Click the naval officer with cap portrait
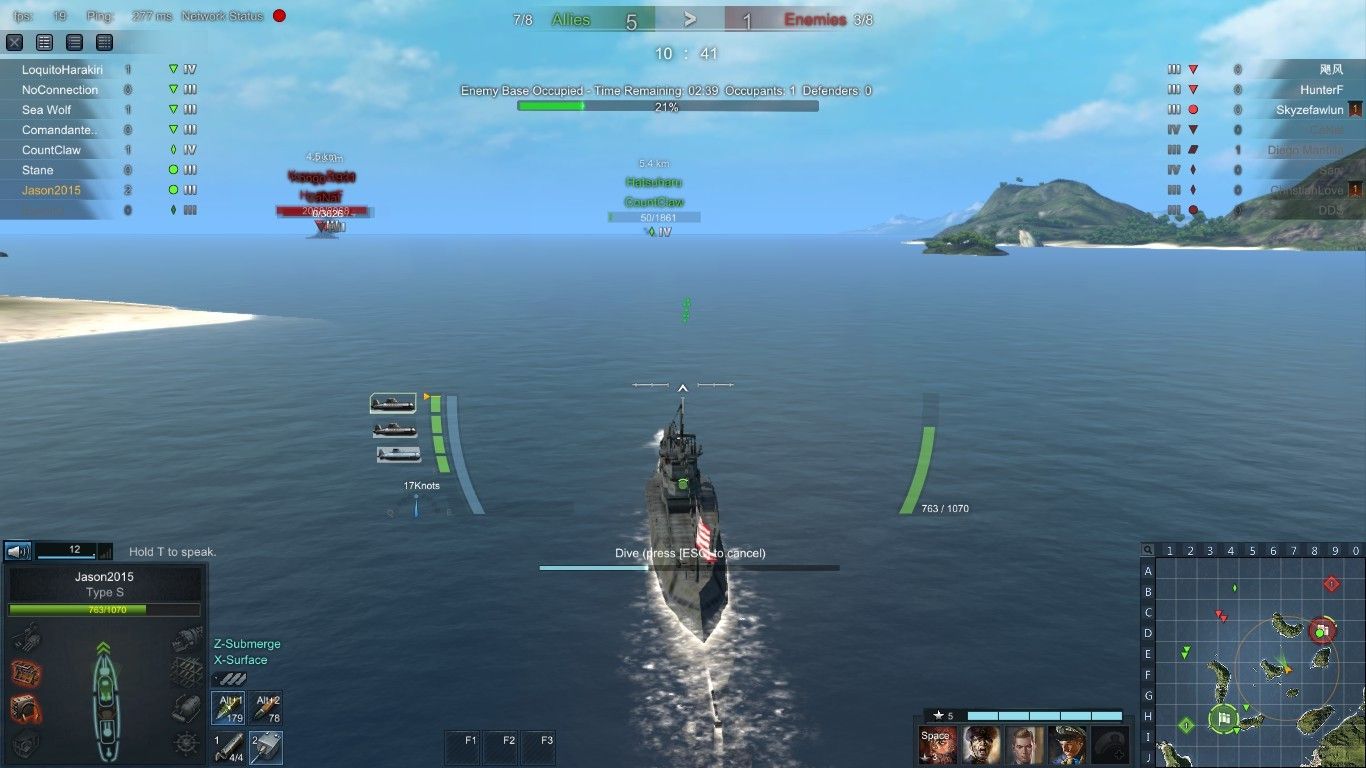The width and height of the screenshot is (1366, 768). click(x=1067, y=745)
